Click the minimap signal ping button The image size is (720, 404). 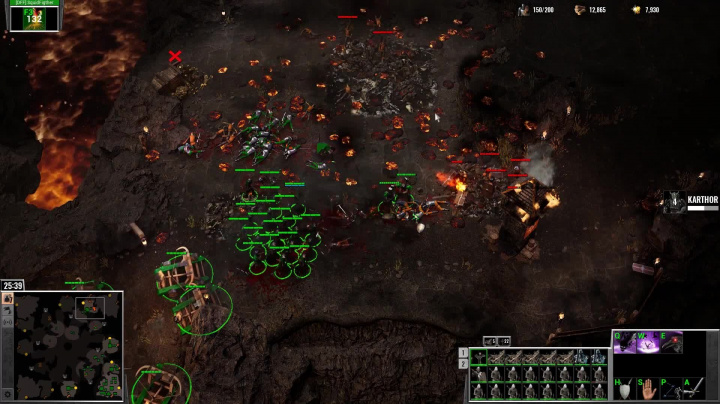click(x=7, y=323)
